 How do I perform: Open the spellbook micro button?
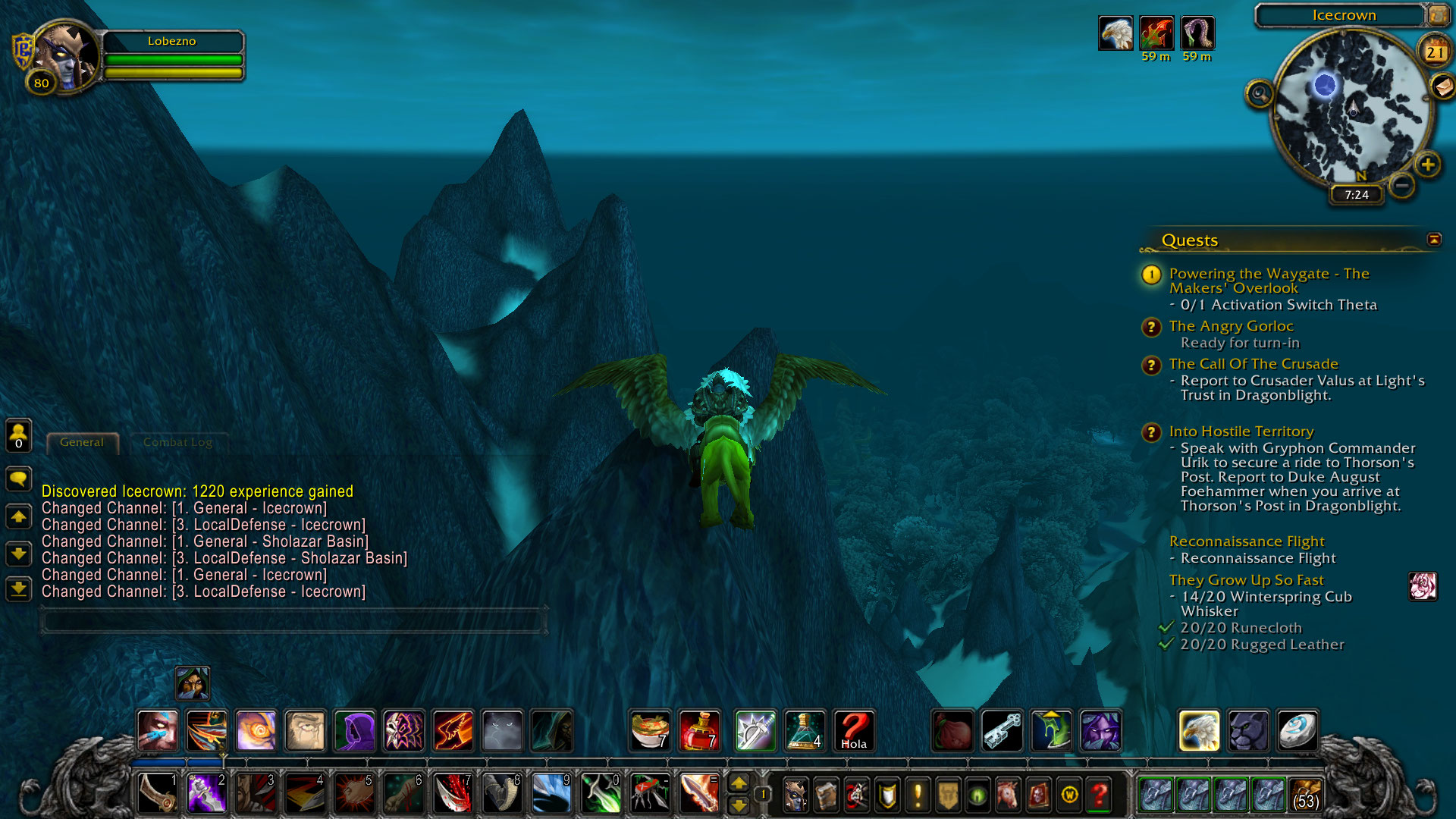point(826,795)
